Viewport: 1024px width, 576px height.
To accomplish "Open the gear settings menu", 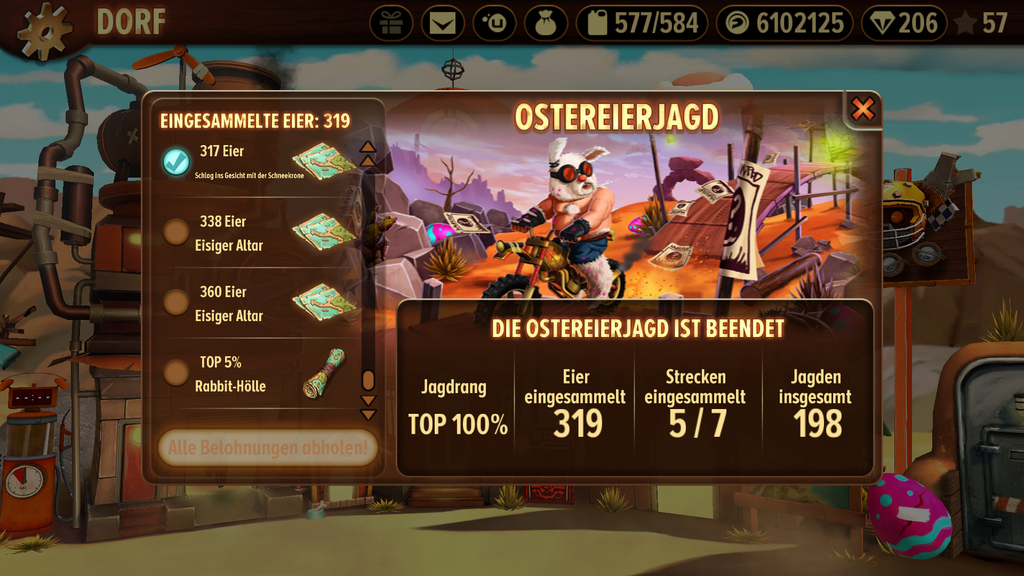I will 45,30.
